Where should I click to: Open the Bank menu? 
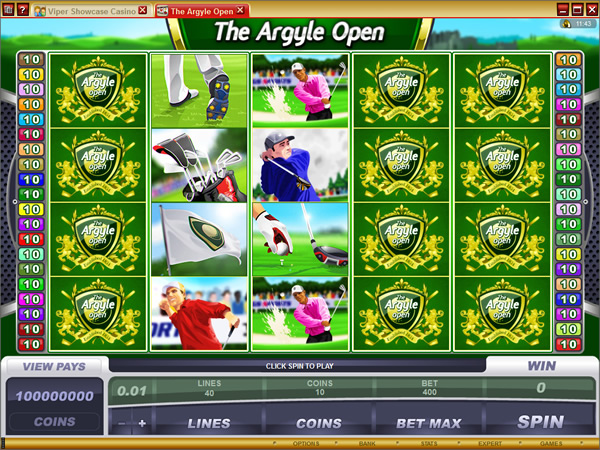pos(368,443)
